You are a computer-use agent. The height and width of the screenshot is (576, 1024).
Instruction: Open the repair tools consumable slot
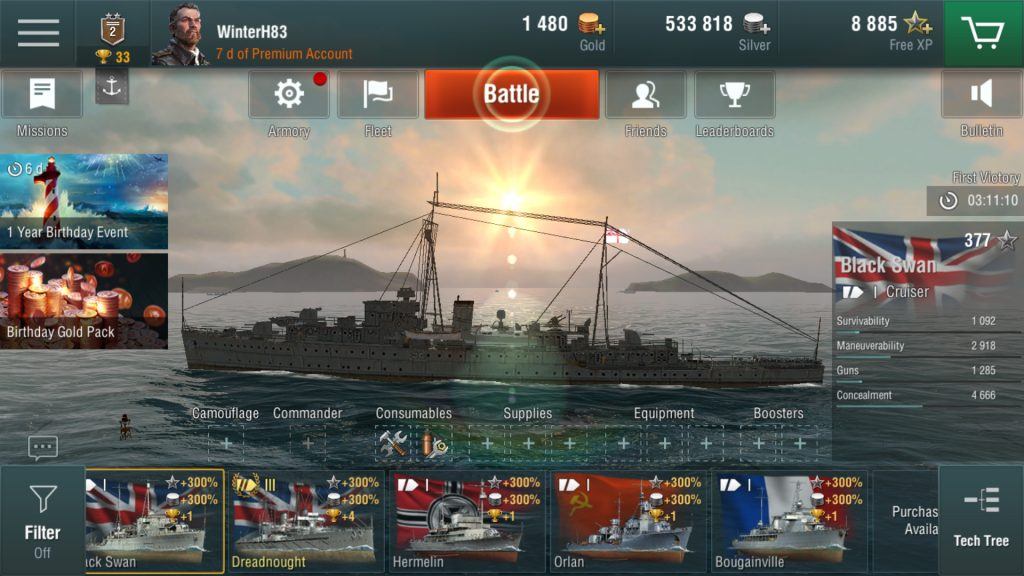pos(392,443)
